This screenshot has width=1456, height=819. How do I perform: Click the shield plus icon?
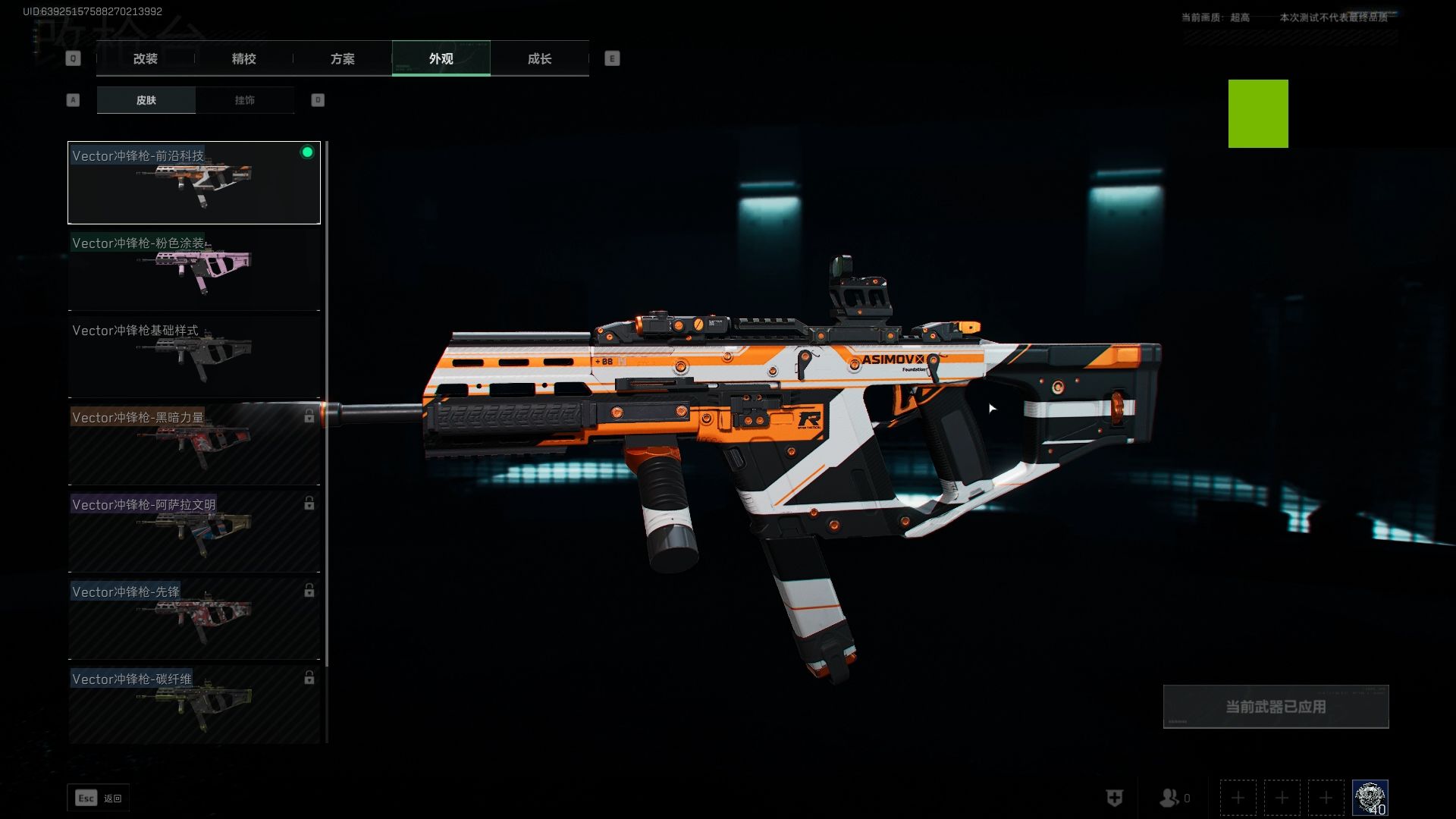tap(1114, 798)
